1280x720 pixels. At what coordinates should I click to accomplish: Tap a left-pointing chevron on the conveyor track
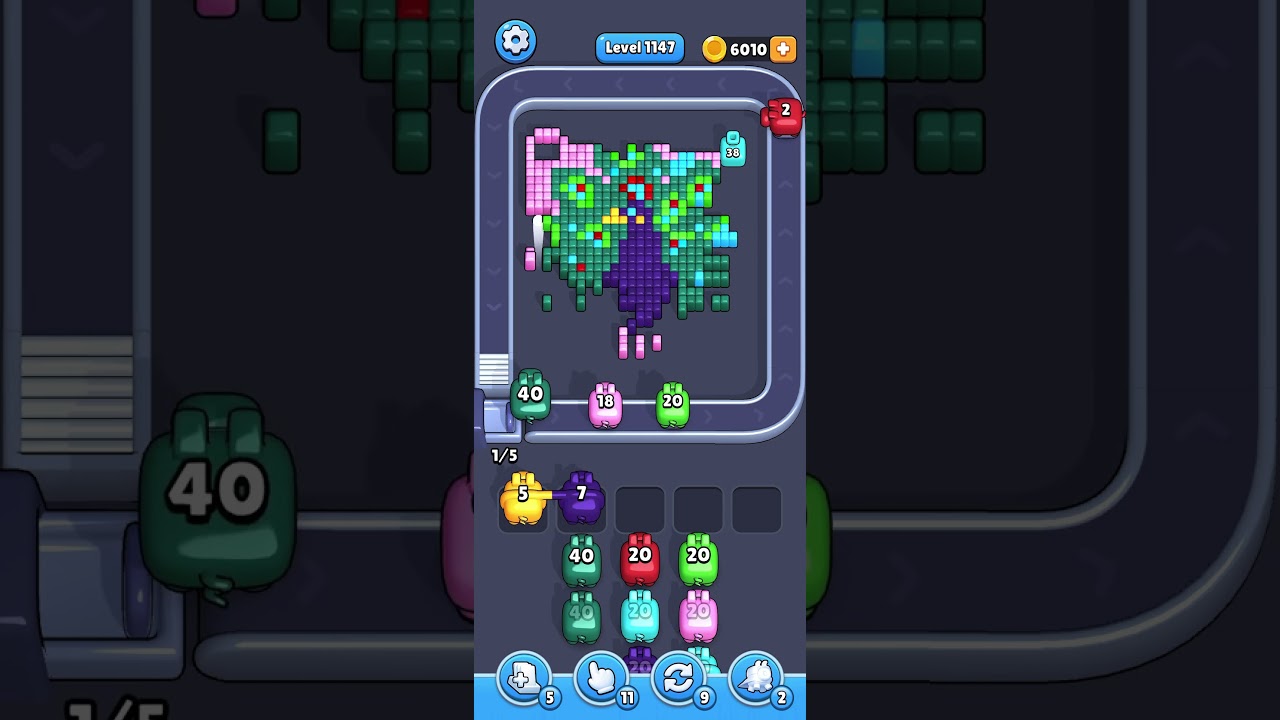click(x=570, y=86)
